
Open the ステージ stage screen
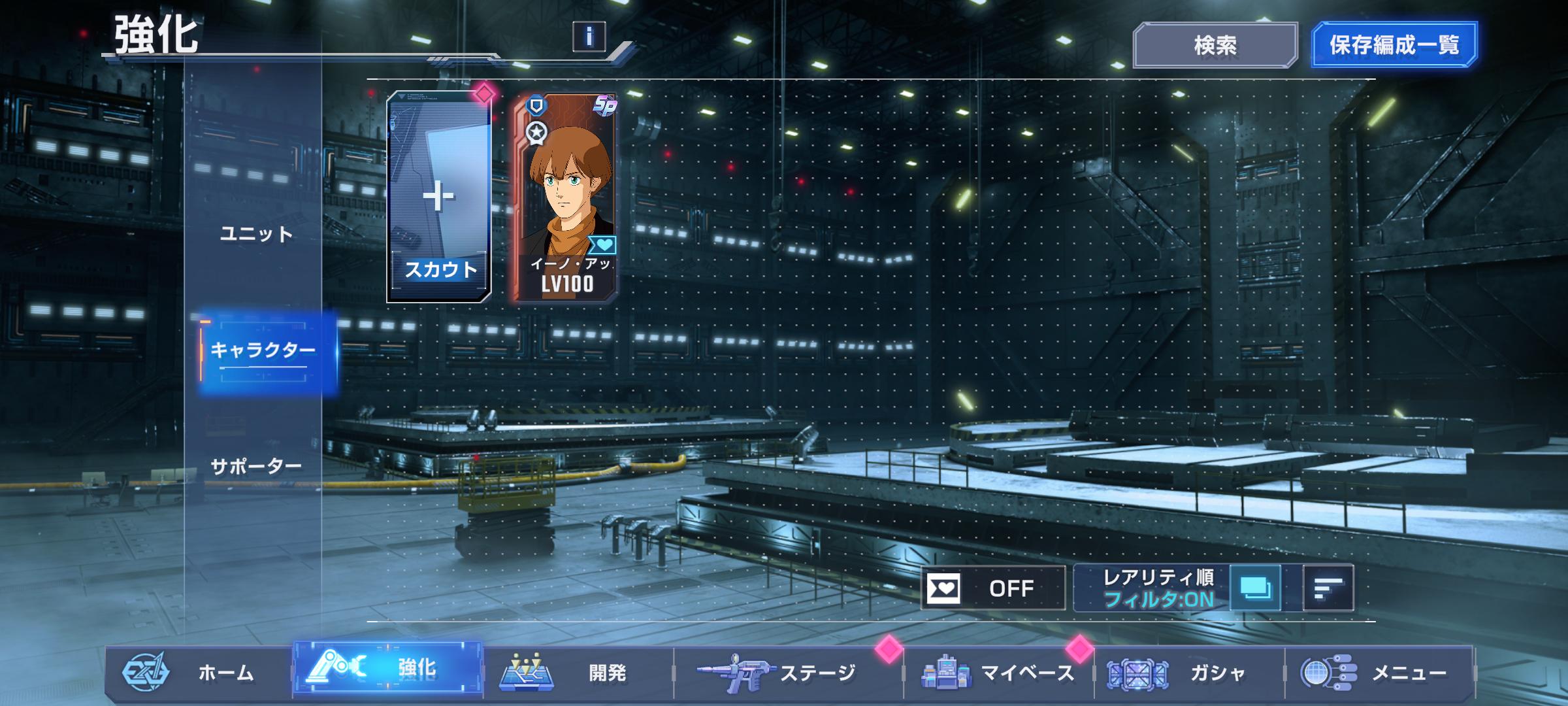(x=787, y=673)
